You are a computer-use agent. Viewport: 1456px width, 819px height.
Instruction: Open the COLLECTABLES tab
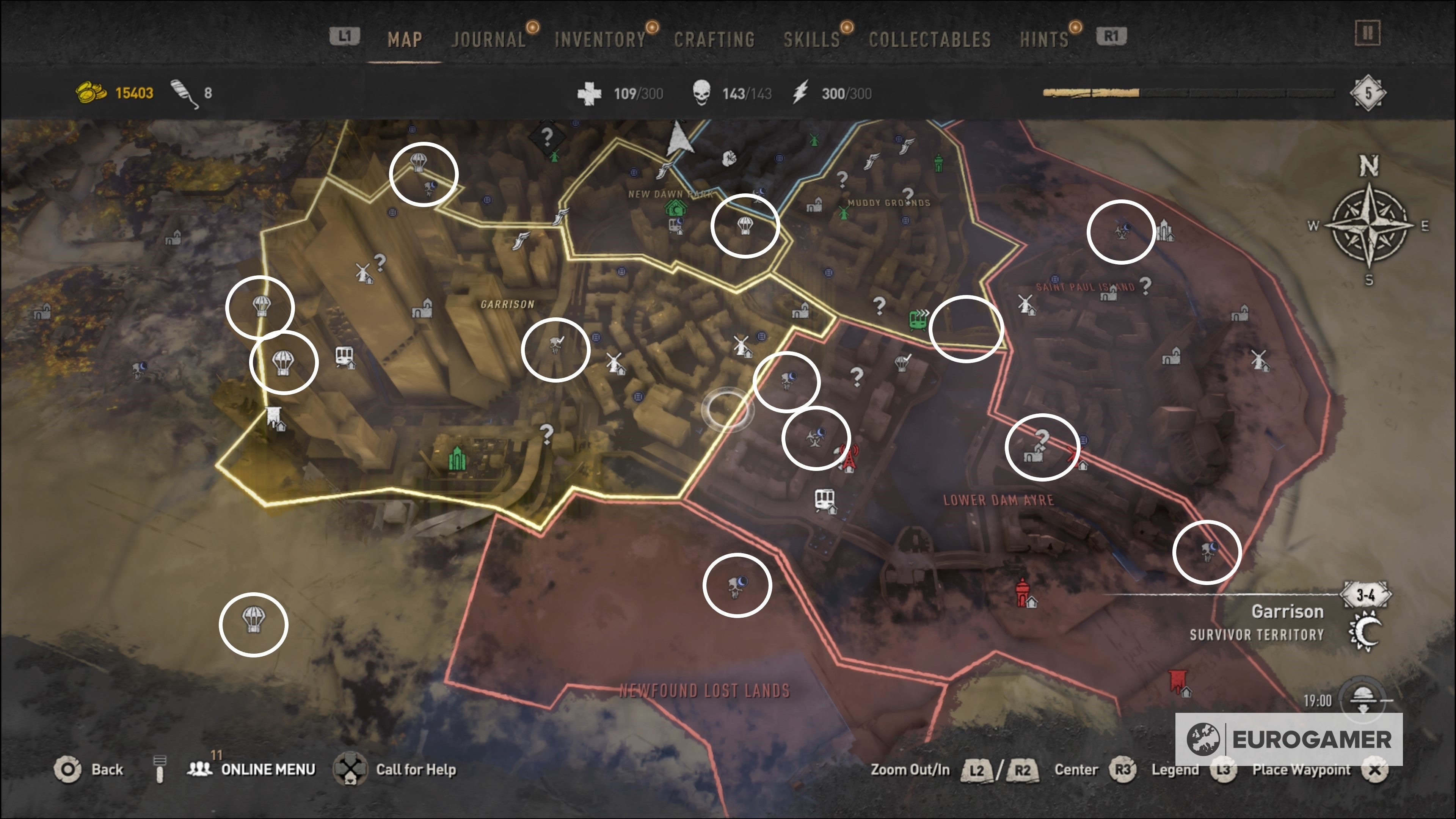click(930, 38)
